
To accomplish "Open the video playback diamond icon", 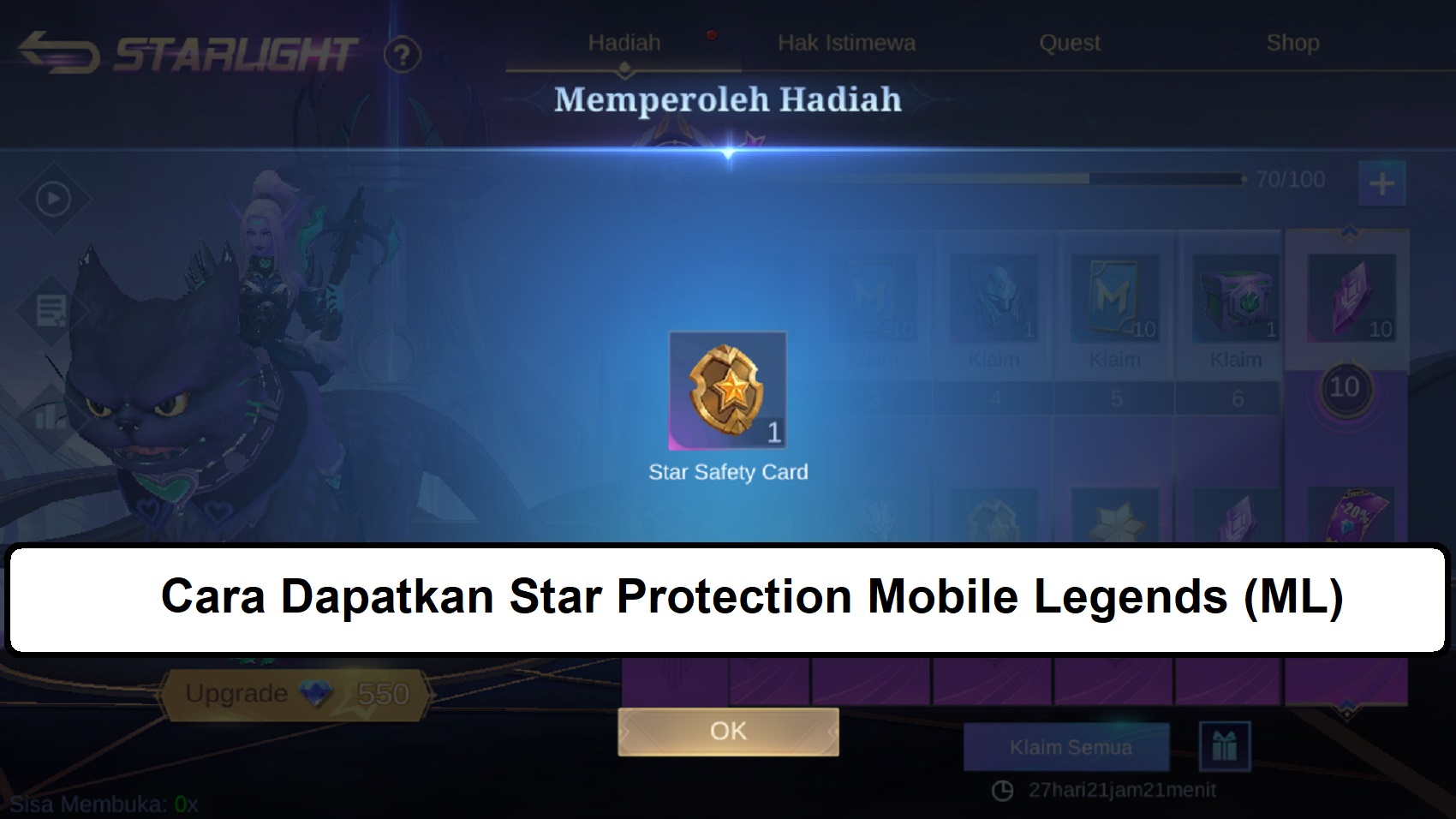I will coord(51,198).
